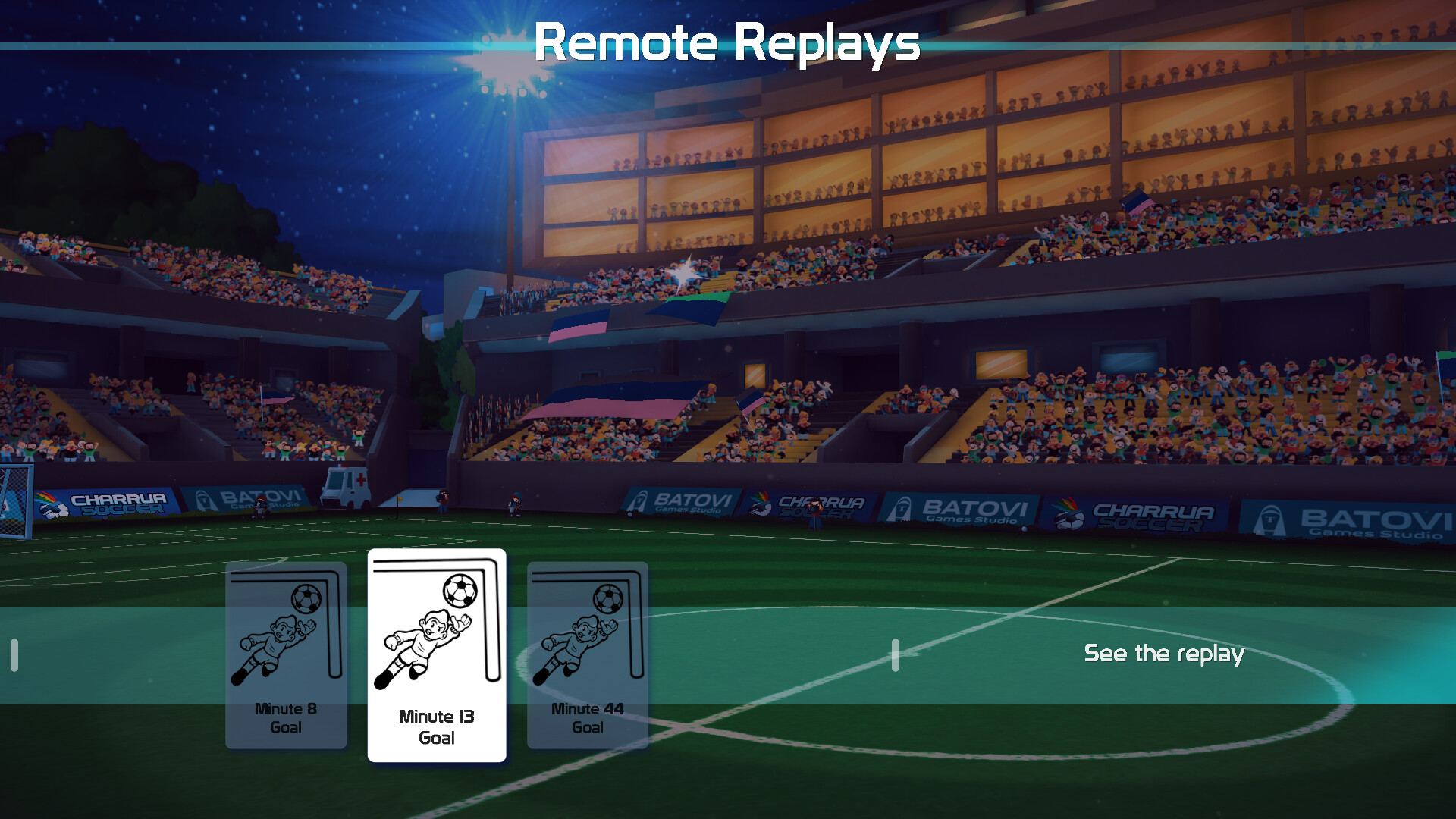Select the Minute 8 Goal replay card
The image size is (1456, 819).
coord(286,652)
